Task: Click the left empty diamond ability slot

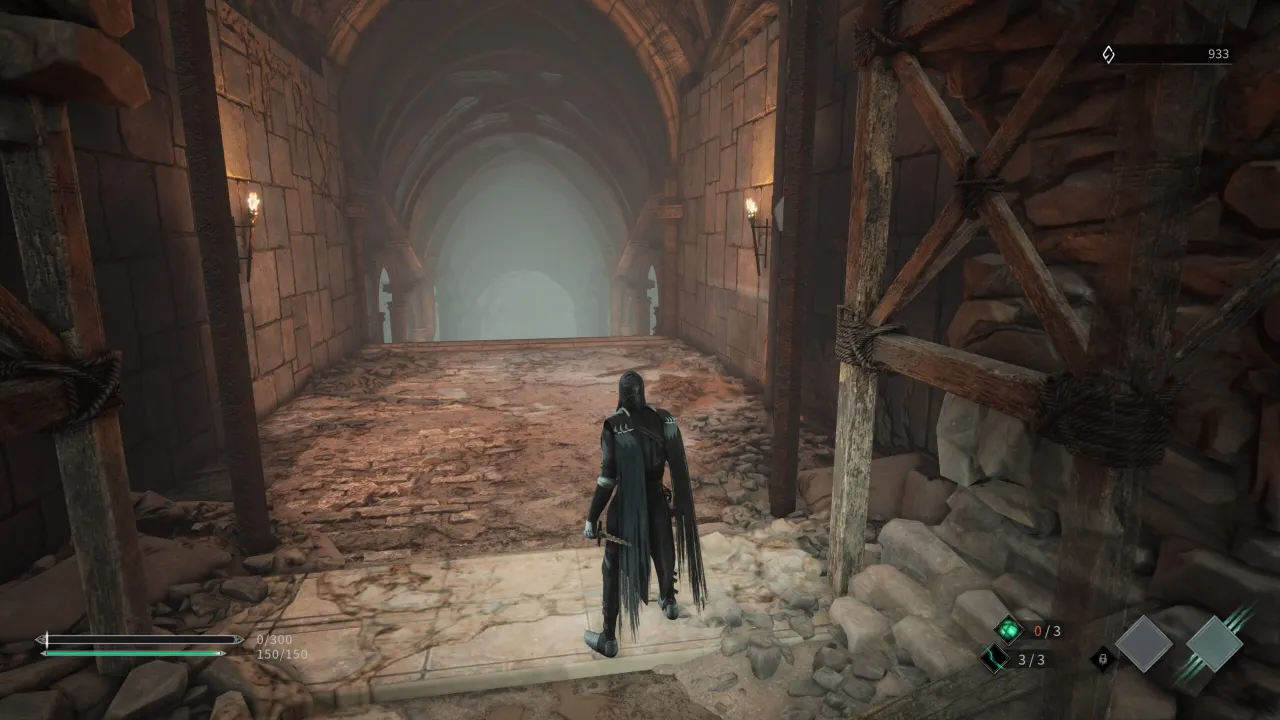Action: [1144, 644]
